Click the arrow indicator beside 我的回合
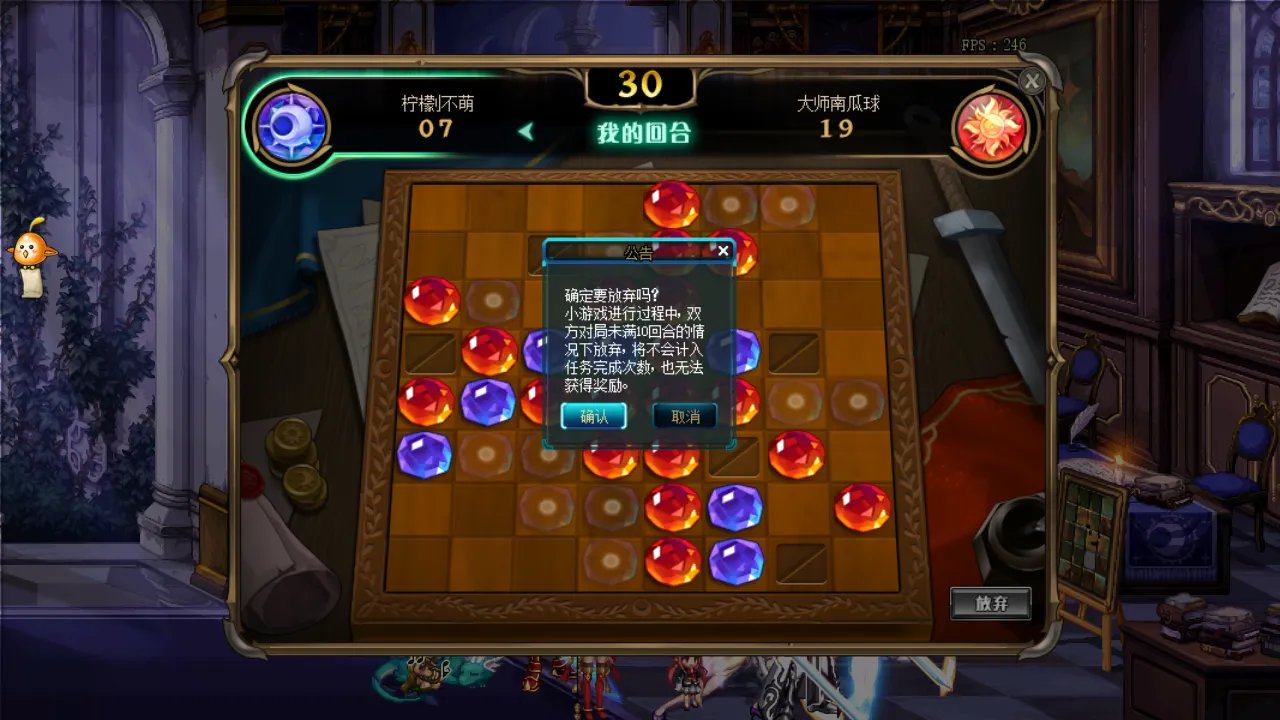Viewport: 1280px width, 720px height. tap(527, 131)
